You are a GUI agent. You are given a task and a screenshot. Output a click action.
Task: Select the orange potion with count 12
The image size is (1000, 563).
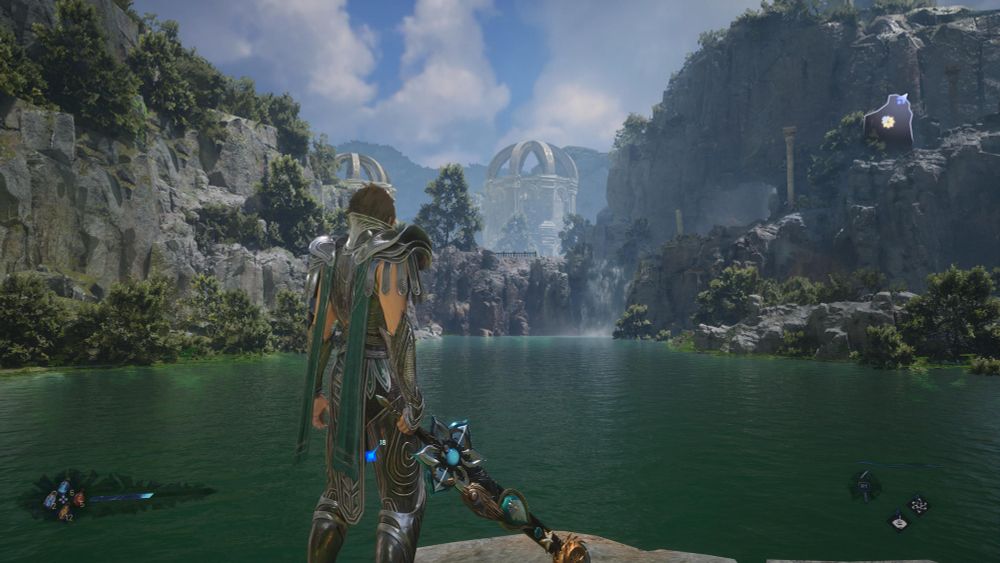point(65,514)
